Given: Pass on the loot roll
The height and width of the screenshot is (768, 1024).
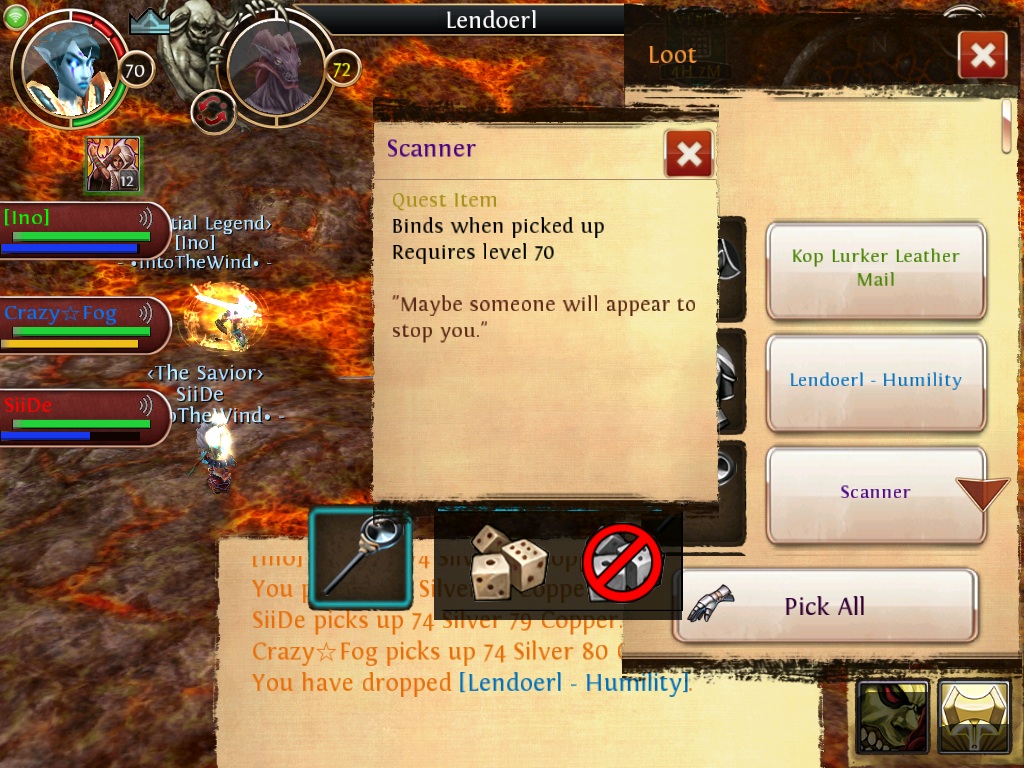Looking at the screenshot, I should coord(623,563).
